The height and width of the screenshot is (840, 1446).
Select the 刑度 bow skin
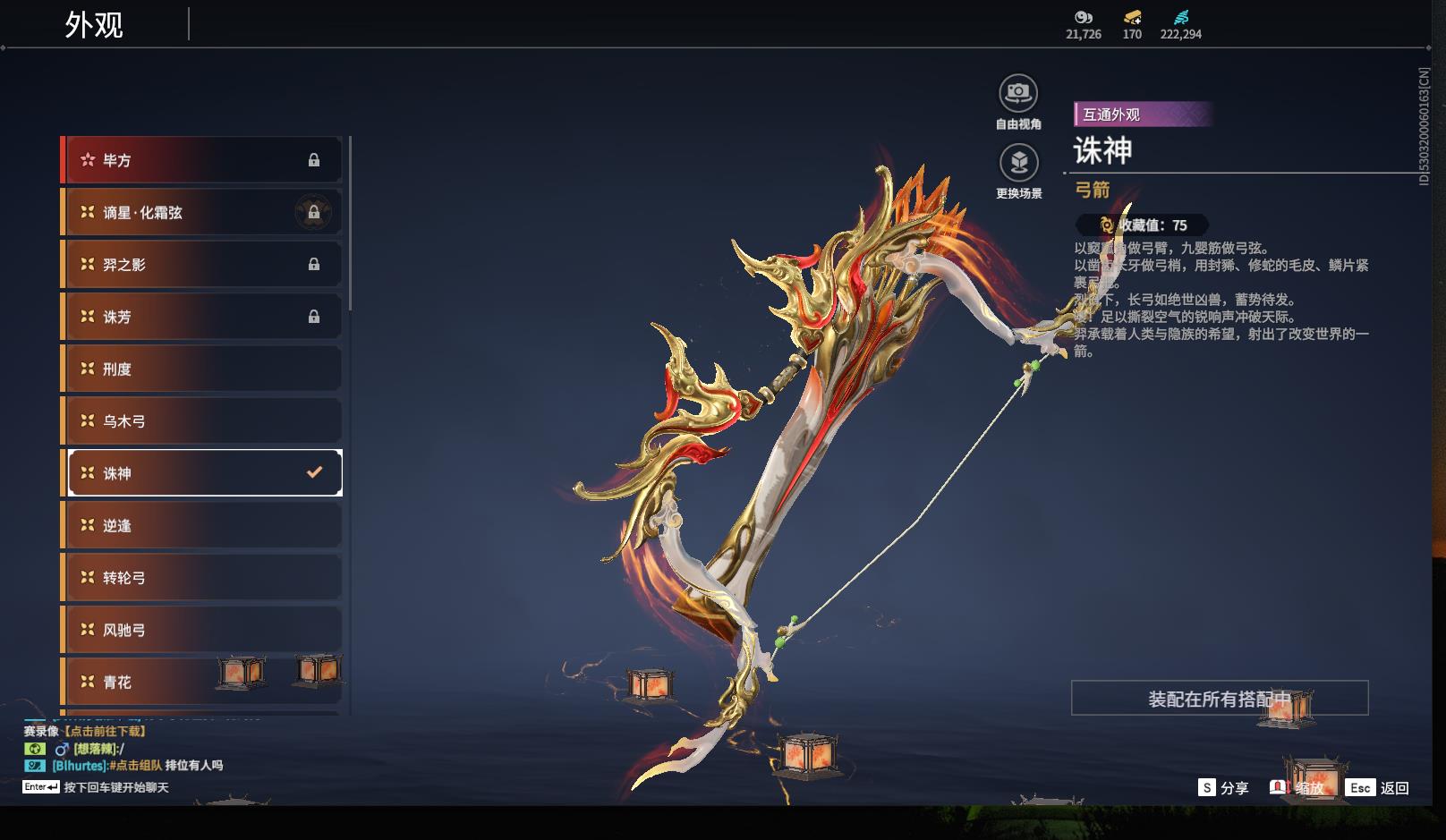[x=201, y=369]
